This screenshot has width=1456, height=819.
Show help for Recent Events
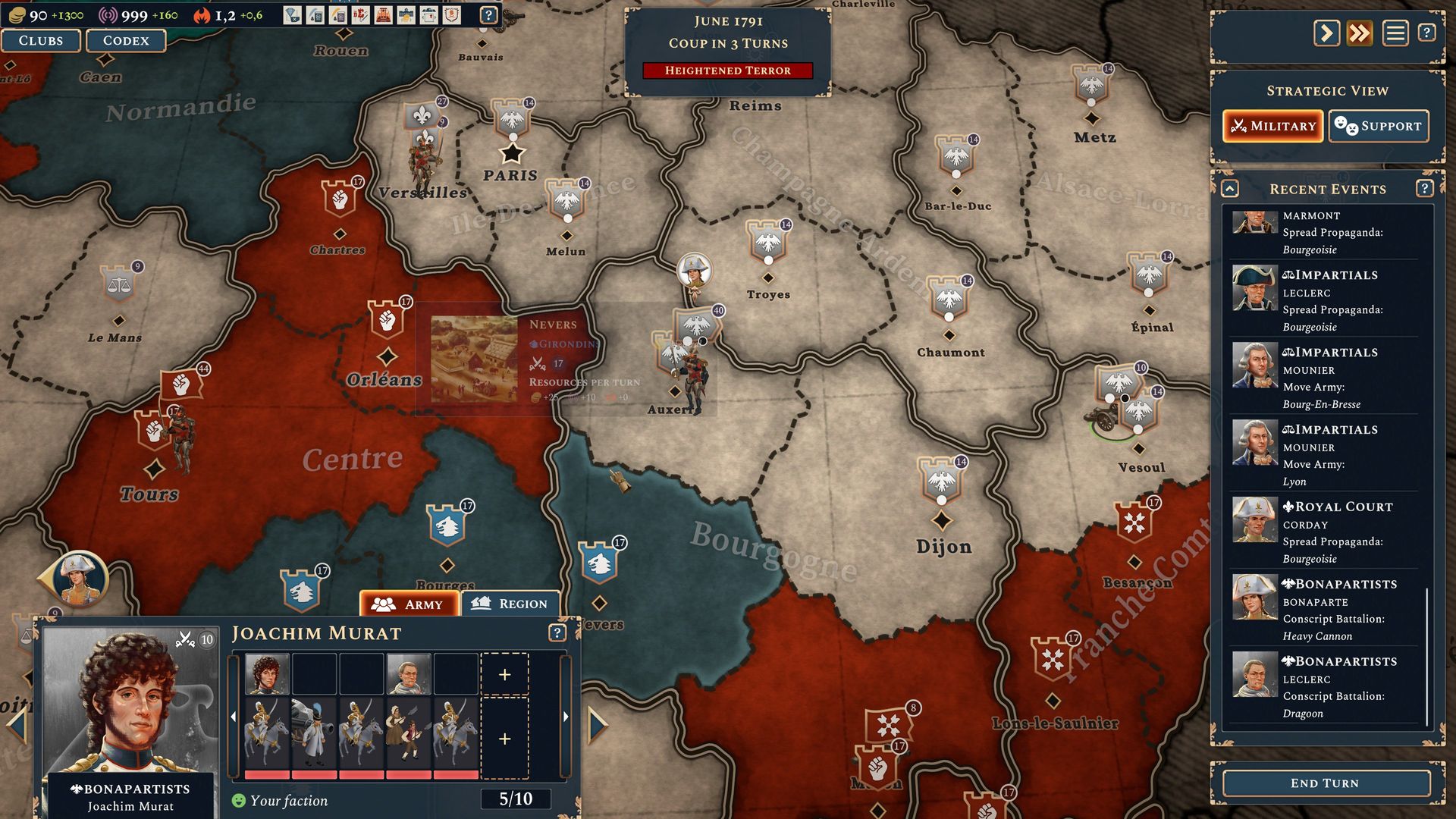1424,189
